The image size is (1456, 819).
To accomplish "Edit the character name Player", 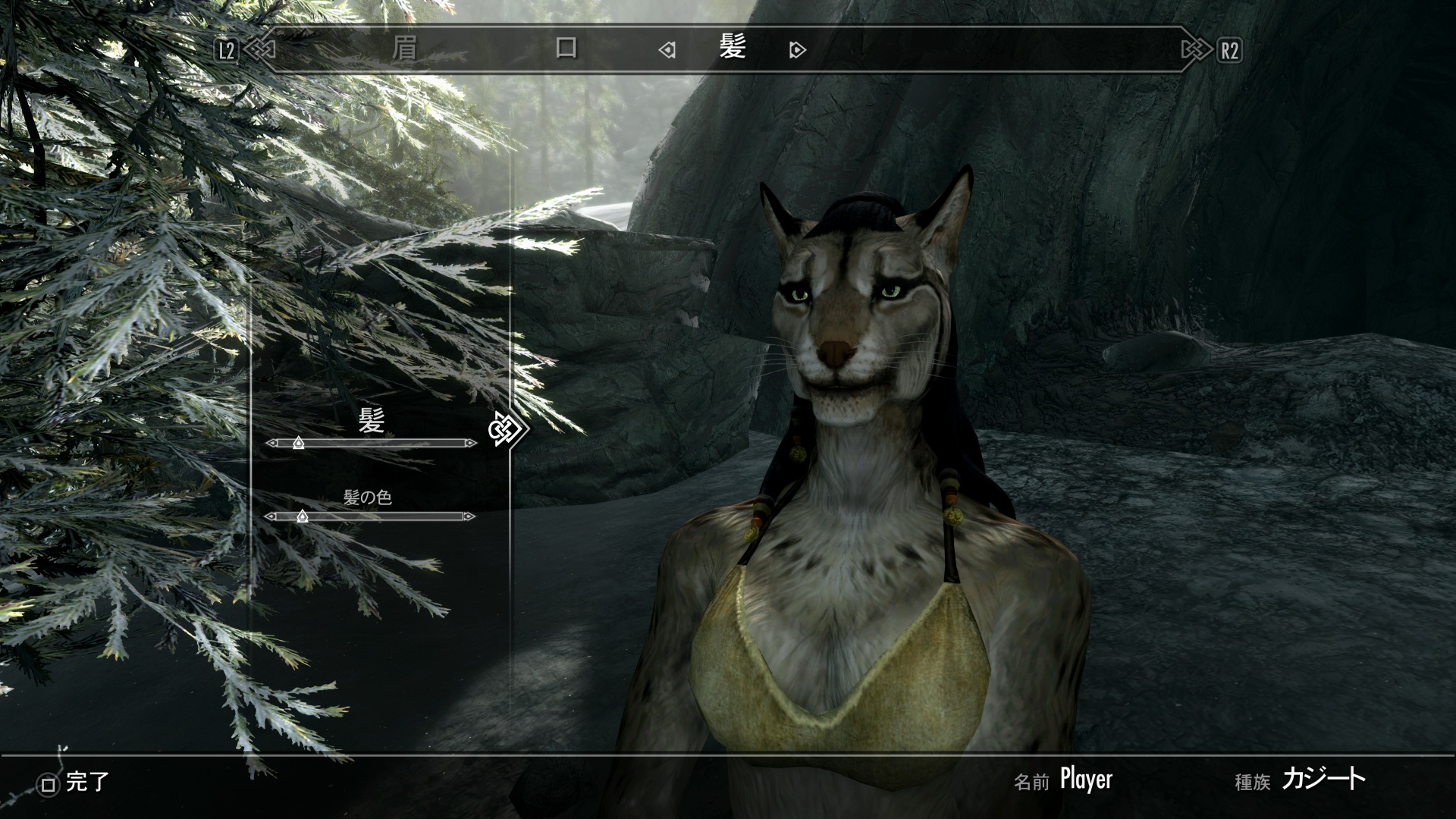I will coord(1086,779).
